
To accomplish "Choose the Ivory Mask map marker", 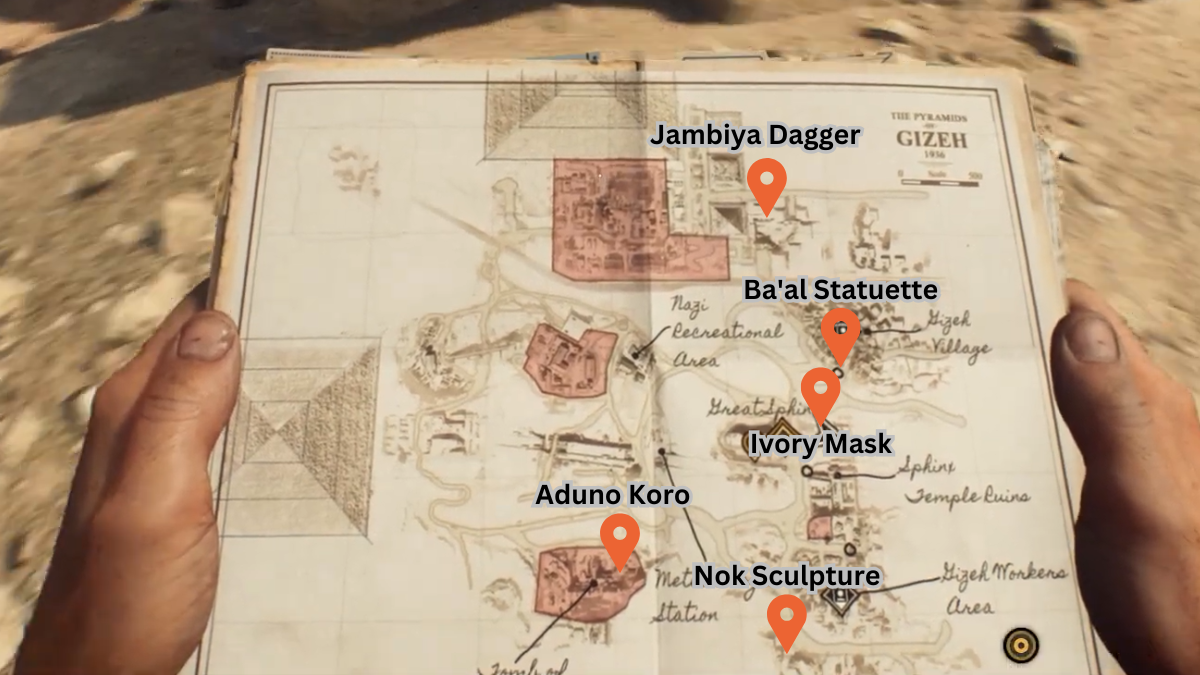I will pyautogui.click(x=821, y=391).
